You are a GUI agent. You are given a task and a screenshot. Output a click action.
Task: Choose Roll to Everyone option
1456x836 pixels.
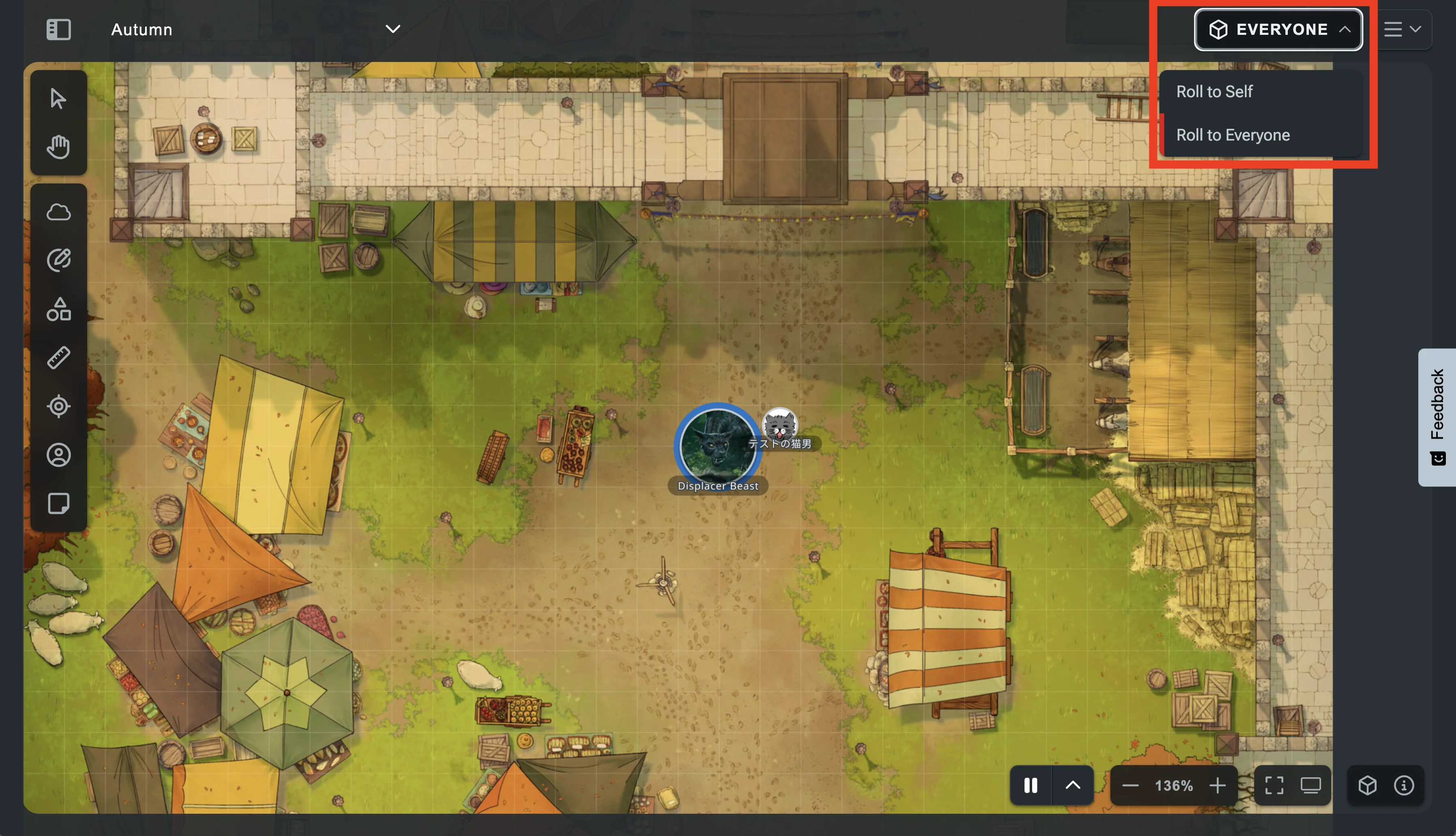[1233, 136]
